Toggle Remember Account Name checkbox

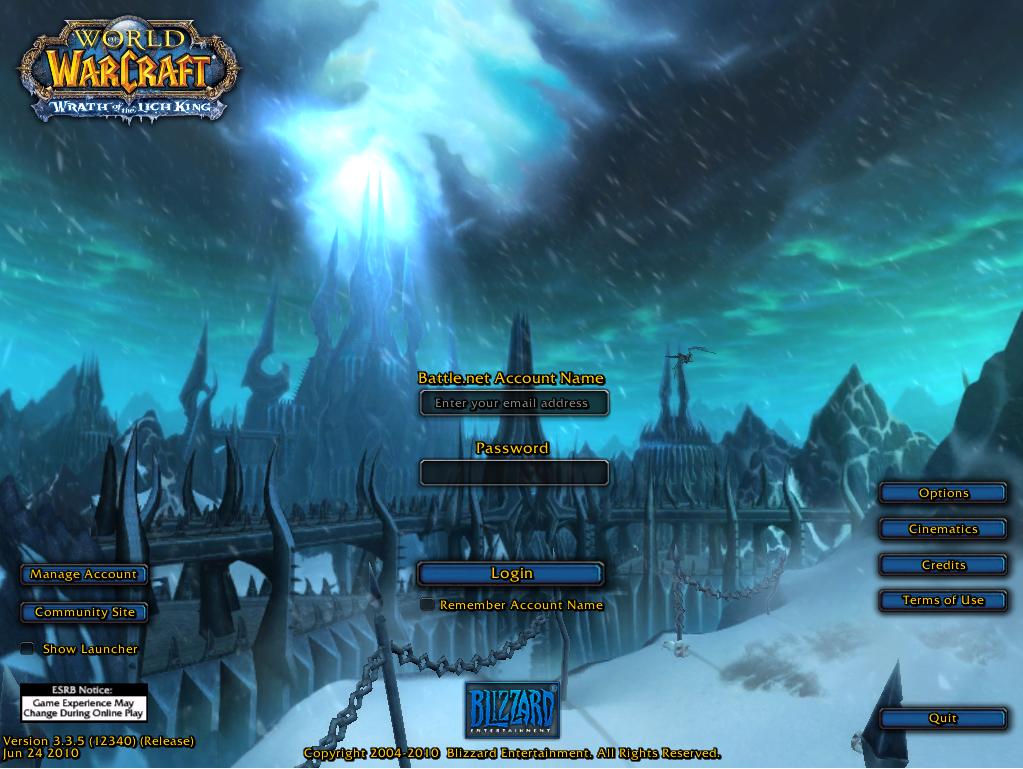click(427, 605)
